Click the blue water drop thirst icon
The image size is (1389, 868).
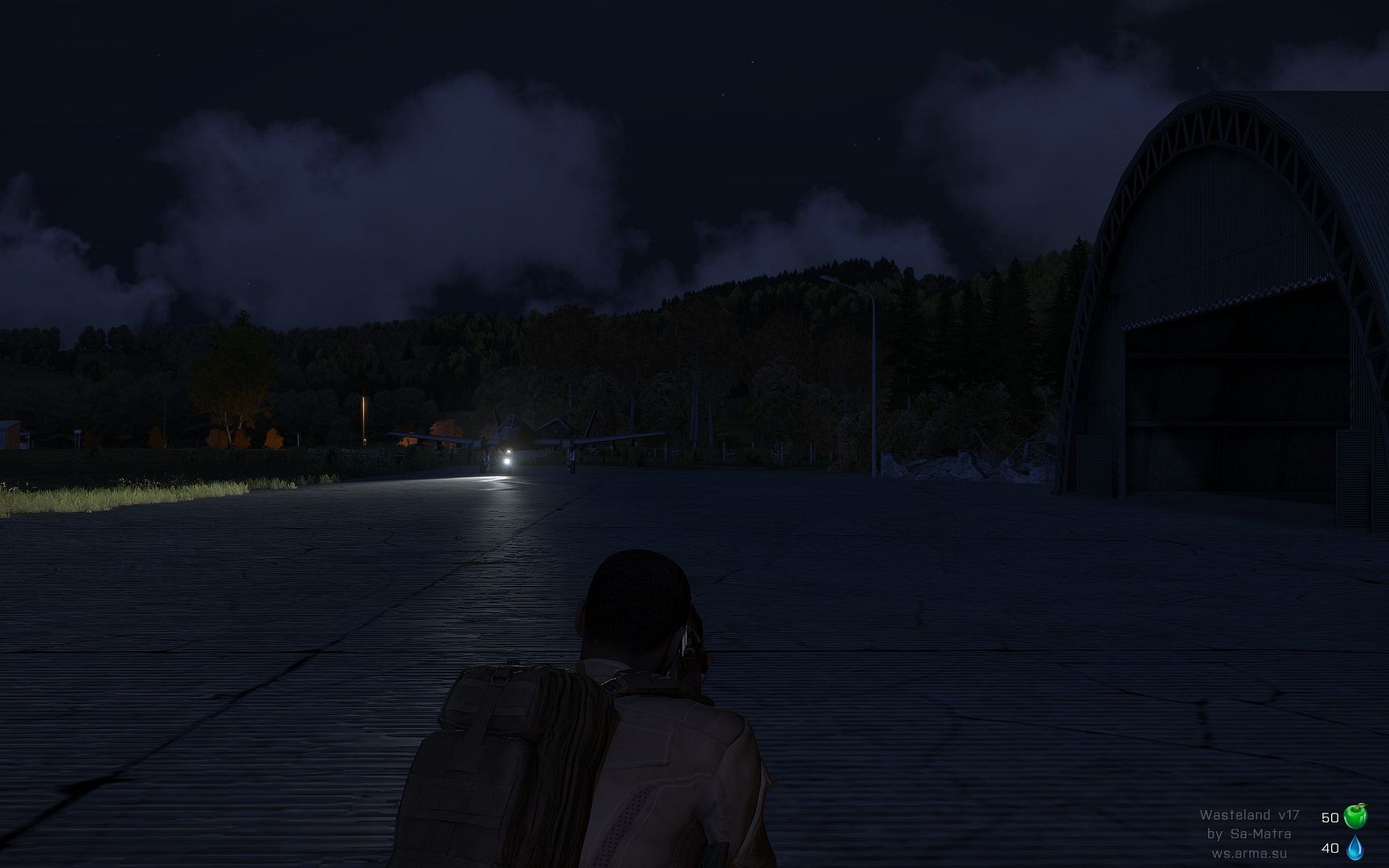pos(1355,846)
